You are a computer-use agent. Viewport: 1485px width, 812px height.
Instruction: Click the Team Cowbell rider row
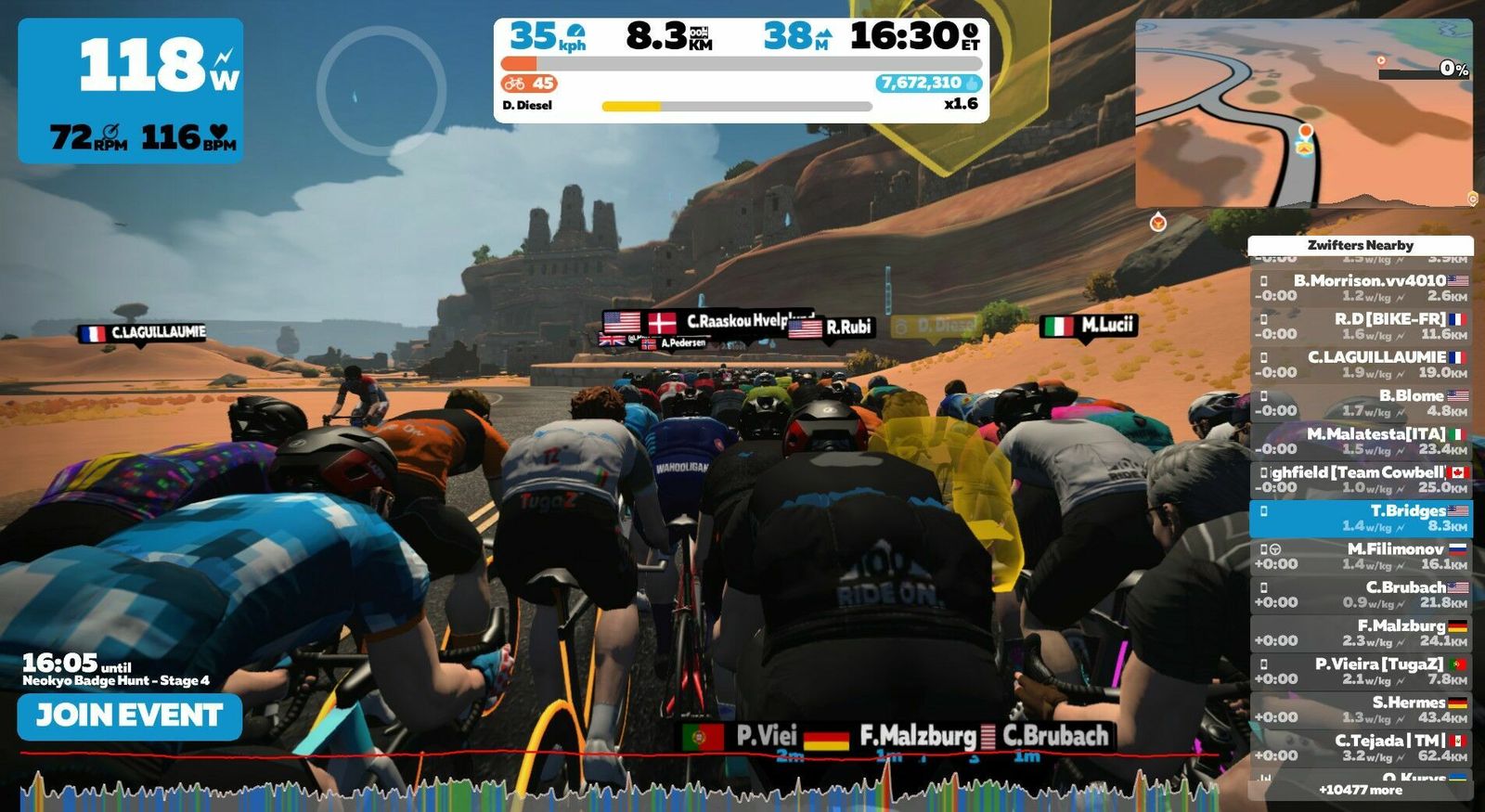[1361, 479]
